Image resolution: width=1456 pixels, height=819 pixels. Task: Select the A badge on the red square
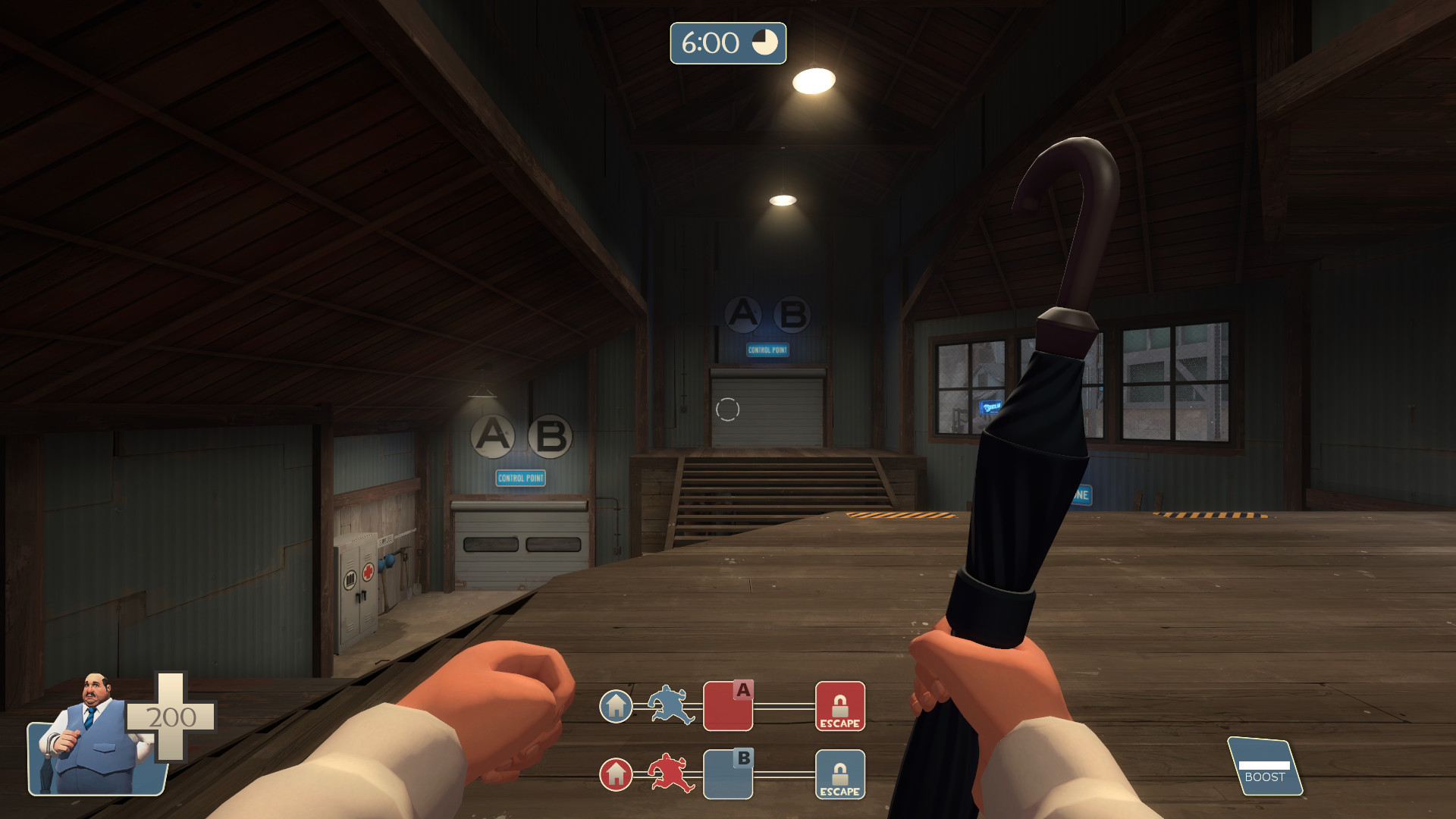tap(742, 690)
